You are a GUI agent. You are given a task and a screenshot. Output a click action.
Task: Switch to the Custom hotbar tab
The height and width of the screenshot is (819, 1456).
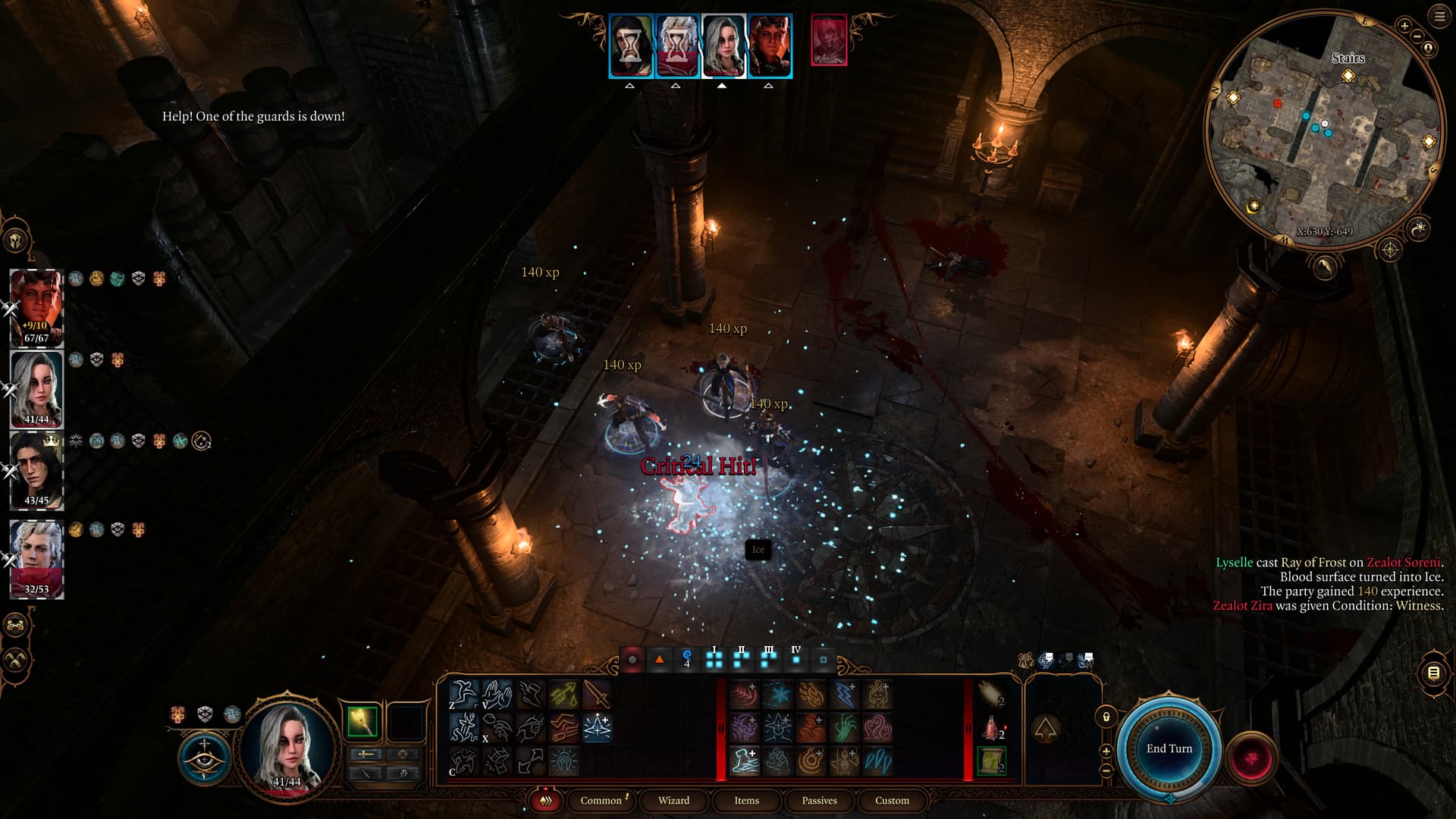pyautogui.click(x=892, y=801)
